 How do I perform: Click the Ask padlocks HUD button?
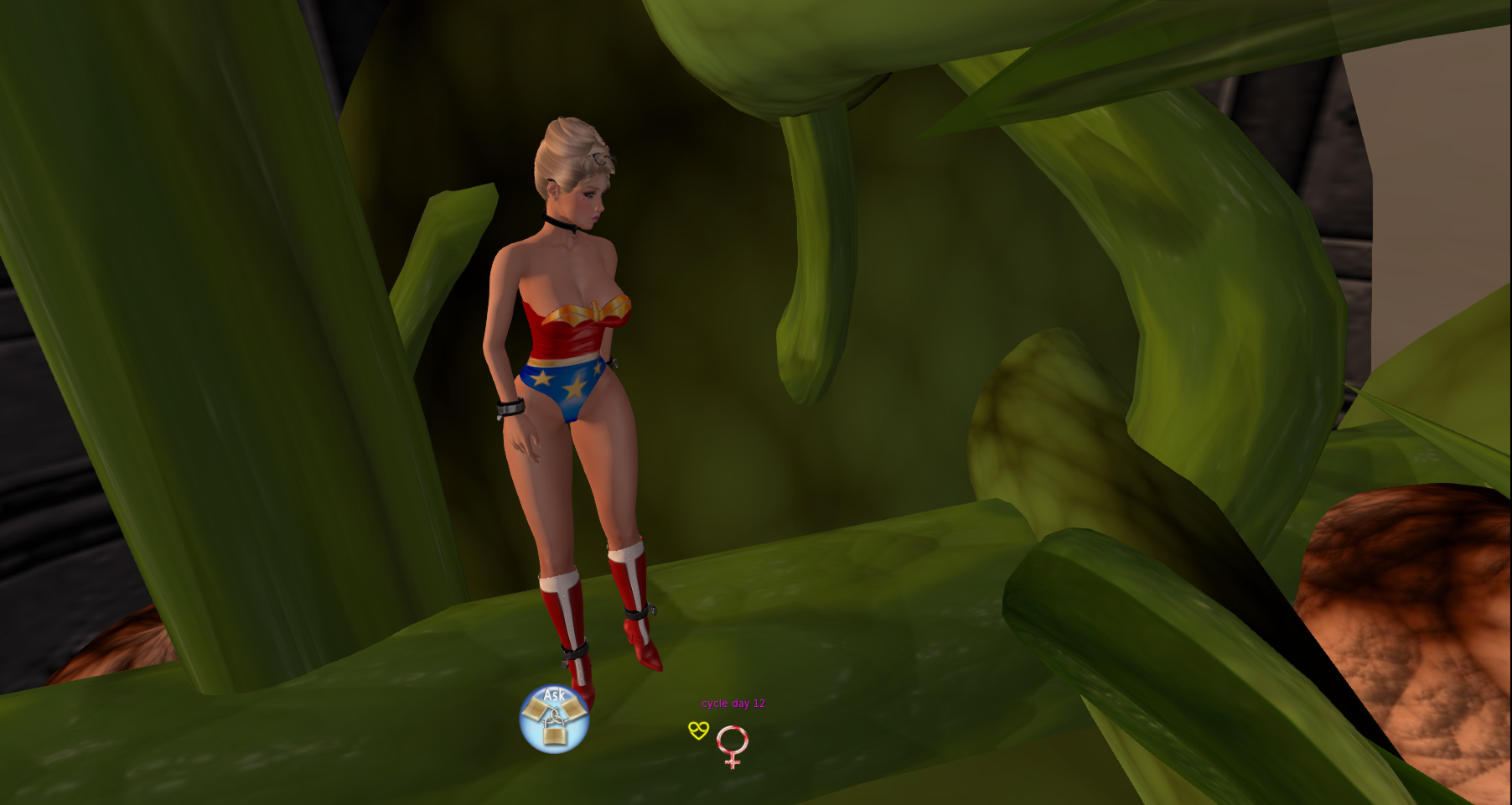554,719
